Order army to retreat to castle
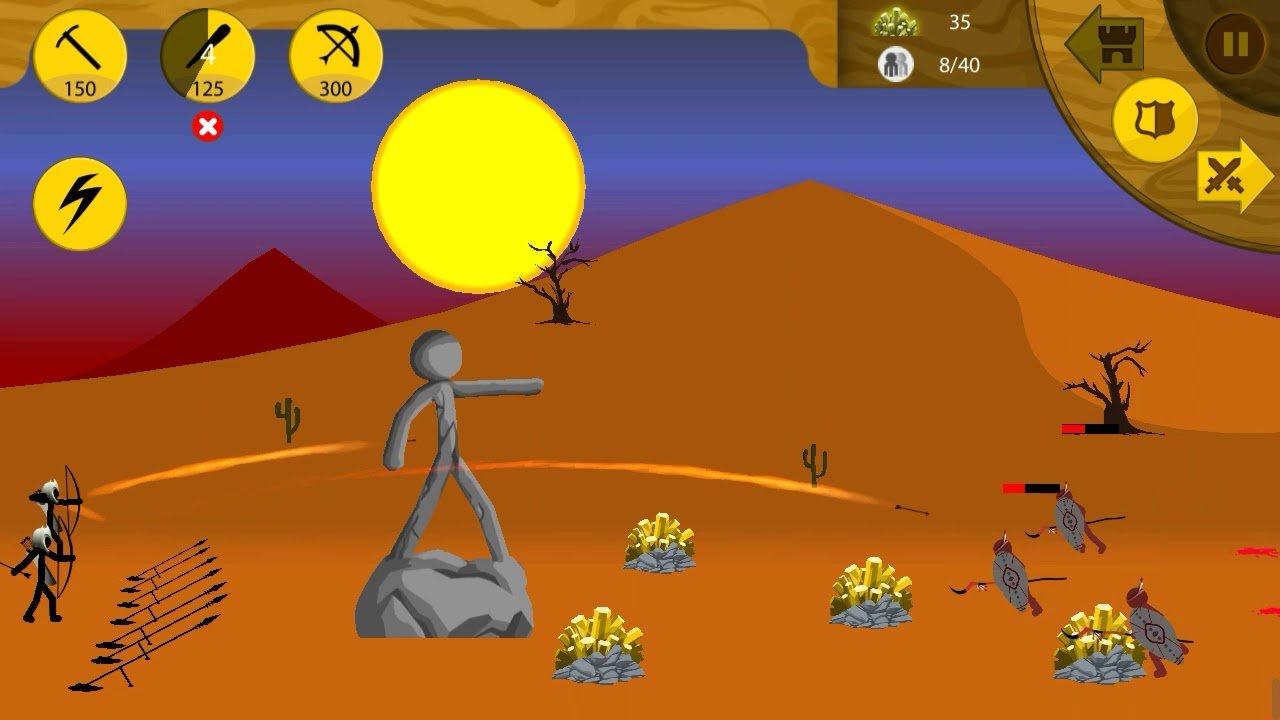Image resolution: width=1280 pixels, height=720 pixels. click(x=1105, y=44)
